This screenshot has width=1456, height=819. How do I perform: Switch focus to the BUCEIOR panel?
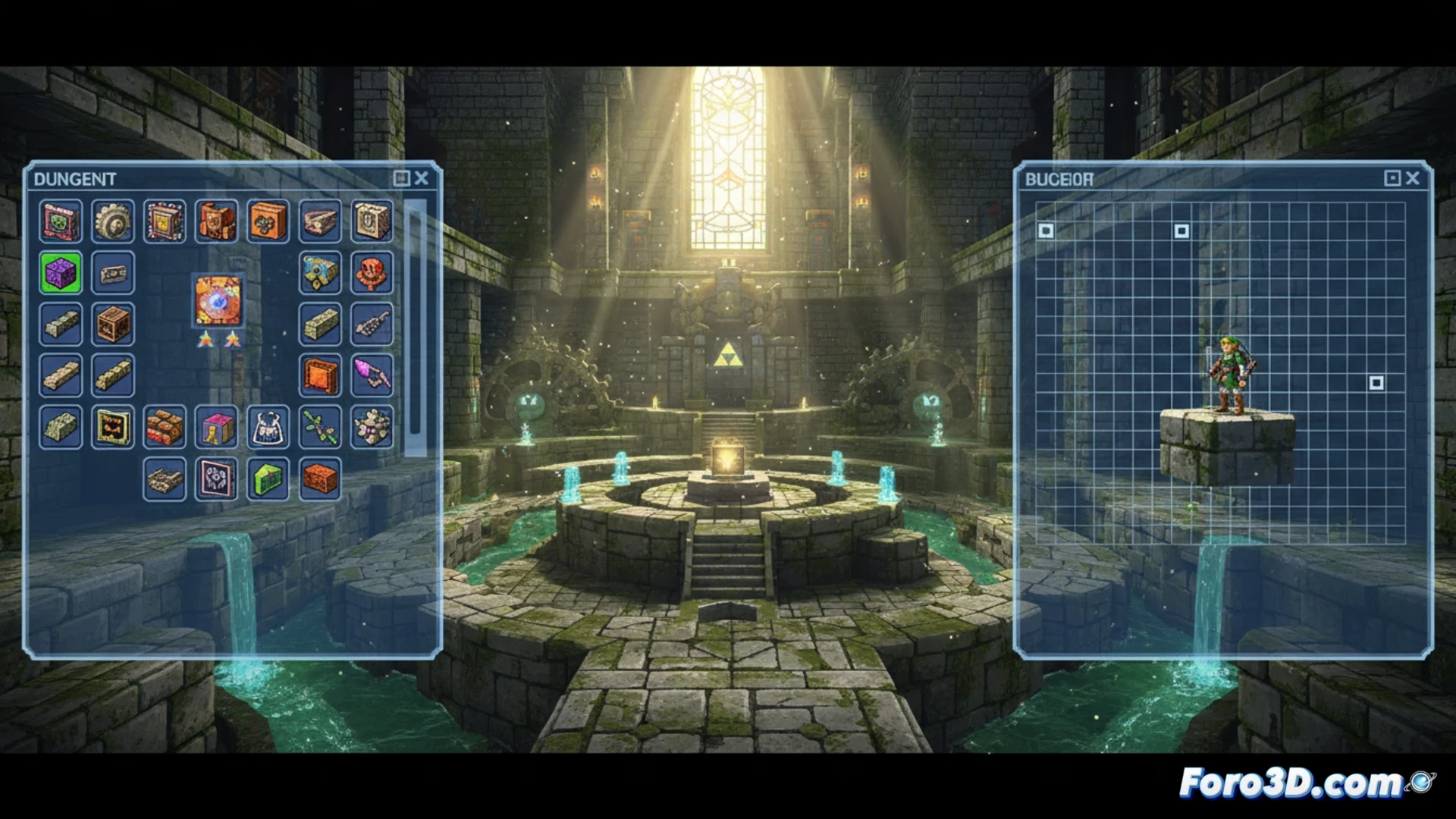pyautogui.click(x=1058, y=180)
